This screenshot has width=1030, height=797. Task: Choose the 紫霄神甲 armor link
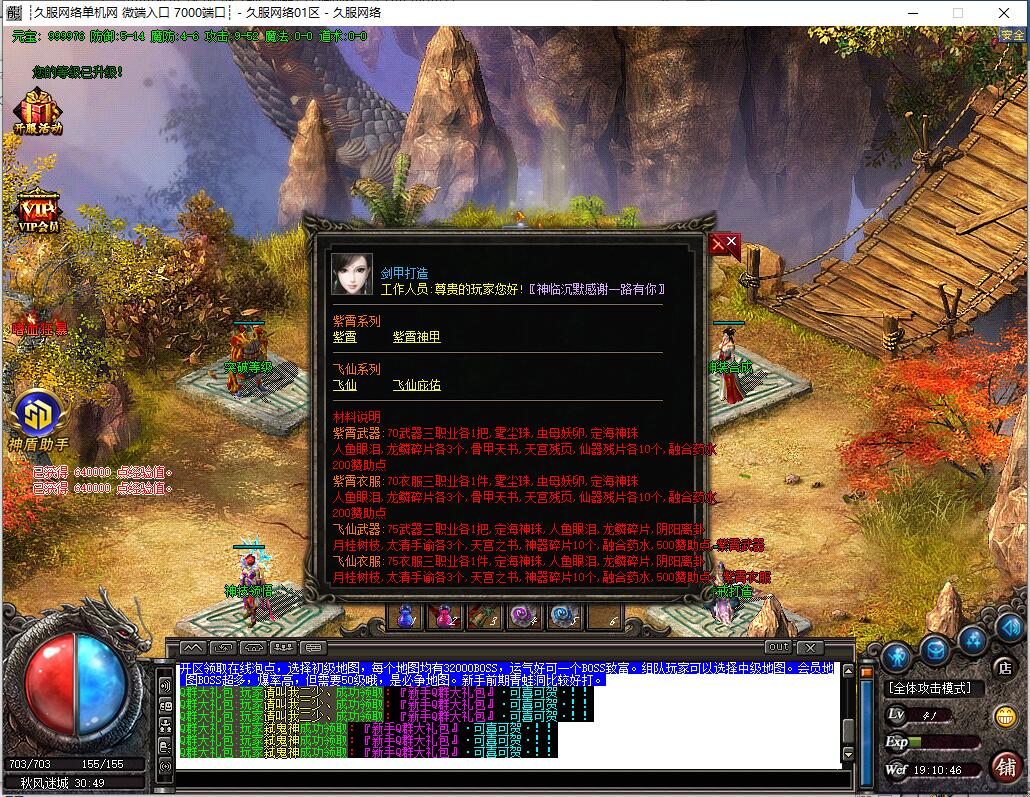pyautogui.click(x=416, y=338)
